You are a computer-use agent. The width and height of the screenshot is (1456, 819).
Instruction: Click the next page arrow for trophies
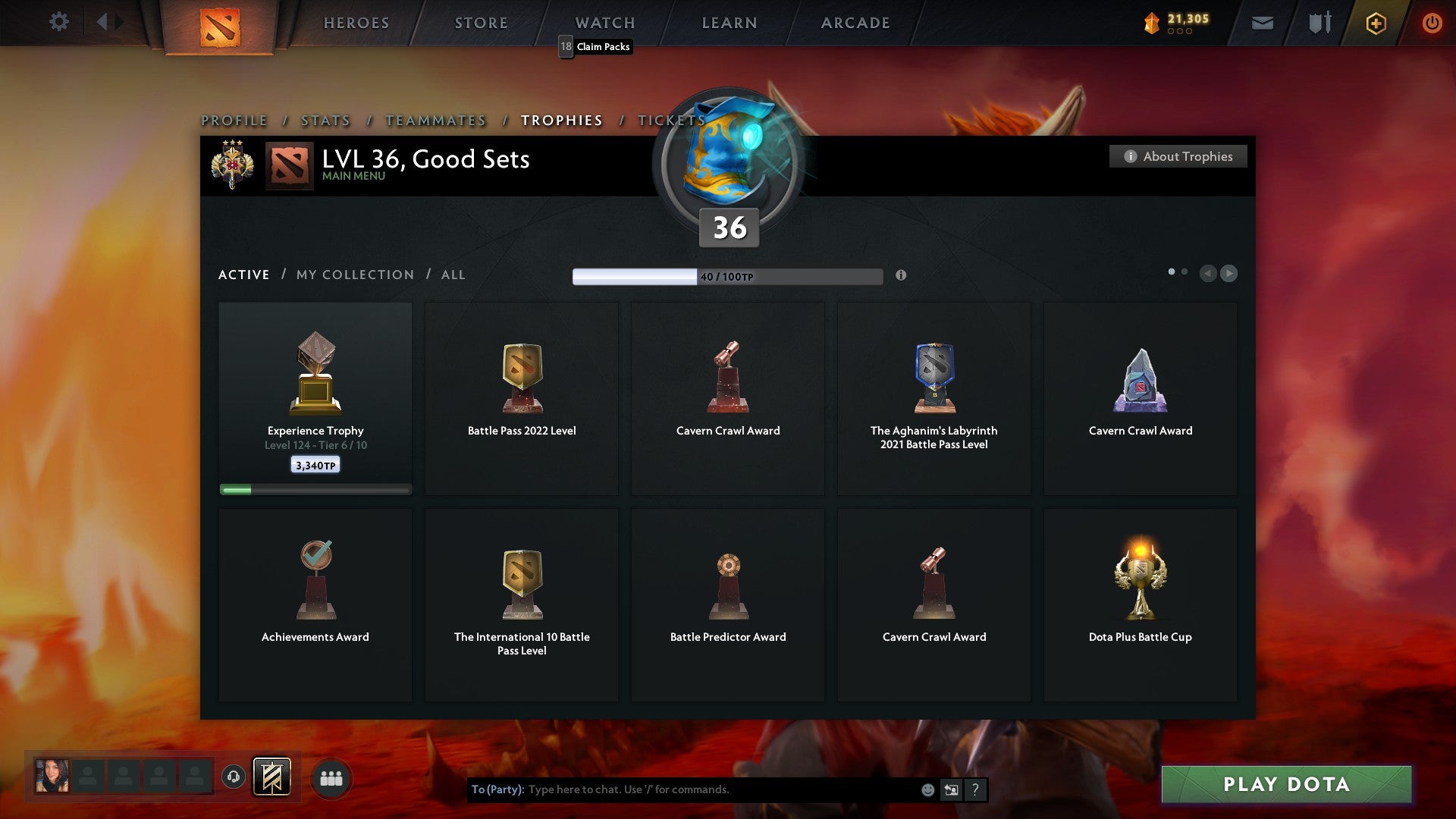[x=1229, y=274]
